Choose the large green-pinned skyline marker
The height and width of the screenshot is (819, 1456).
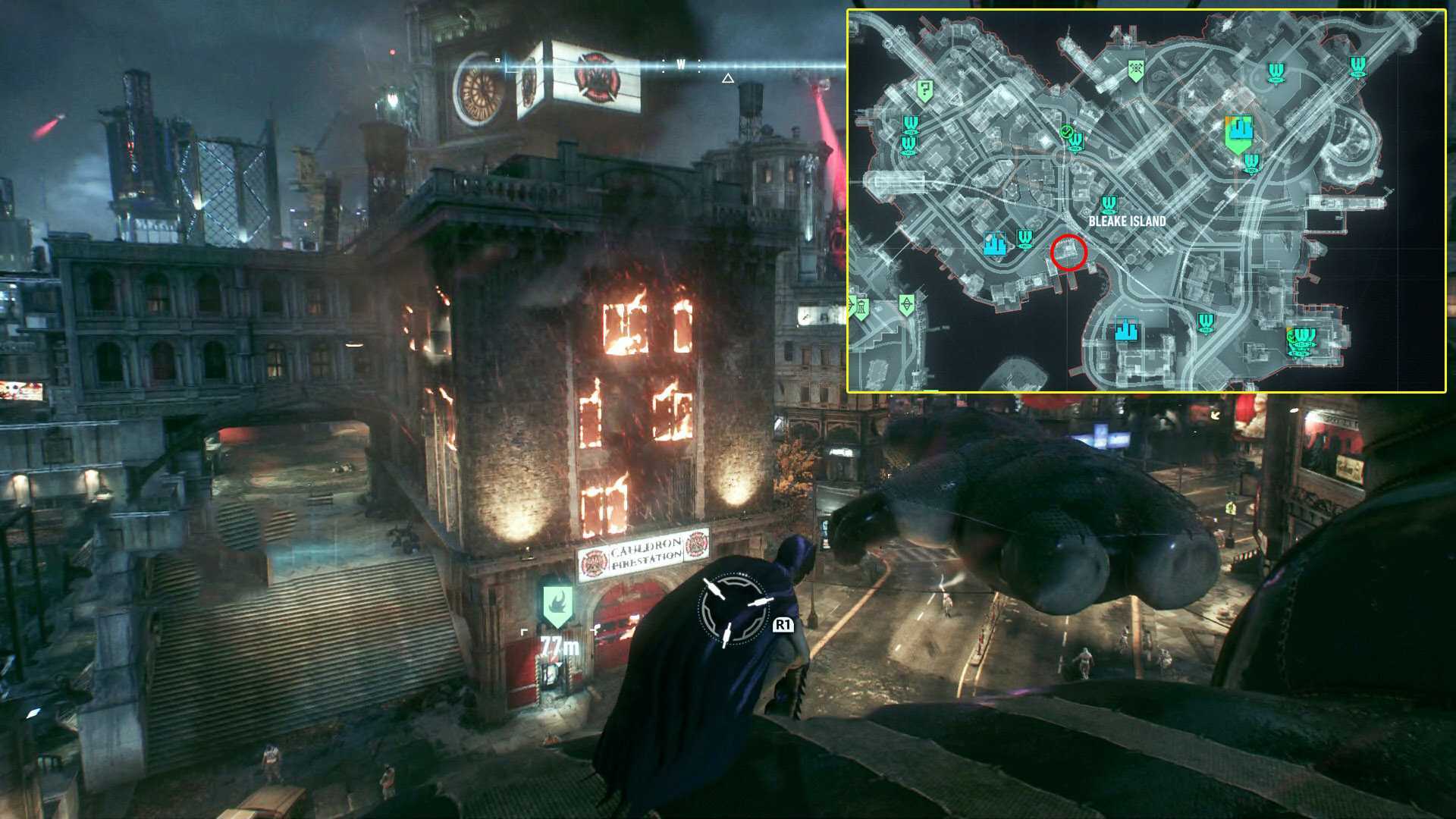click(x=1238, y=133)
